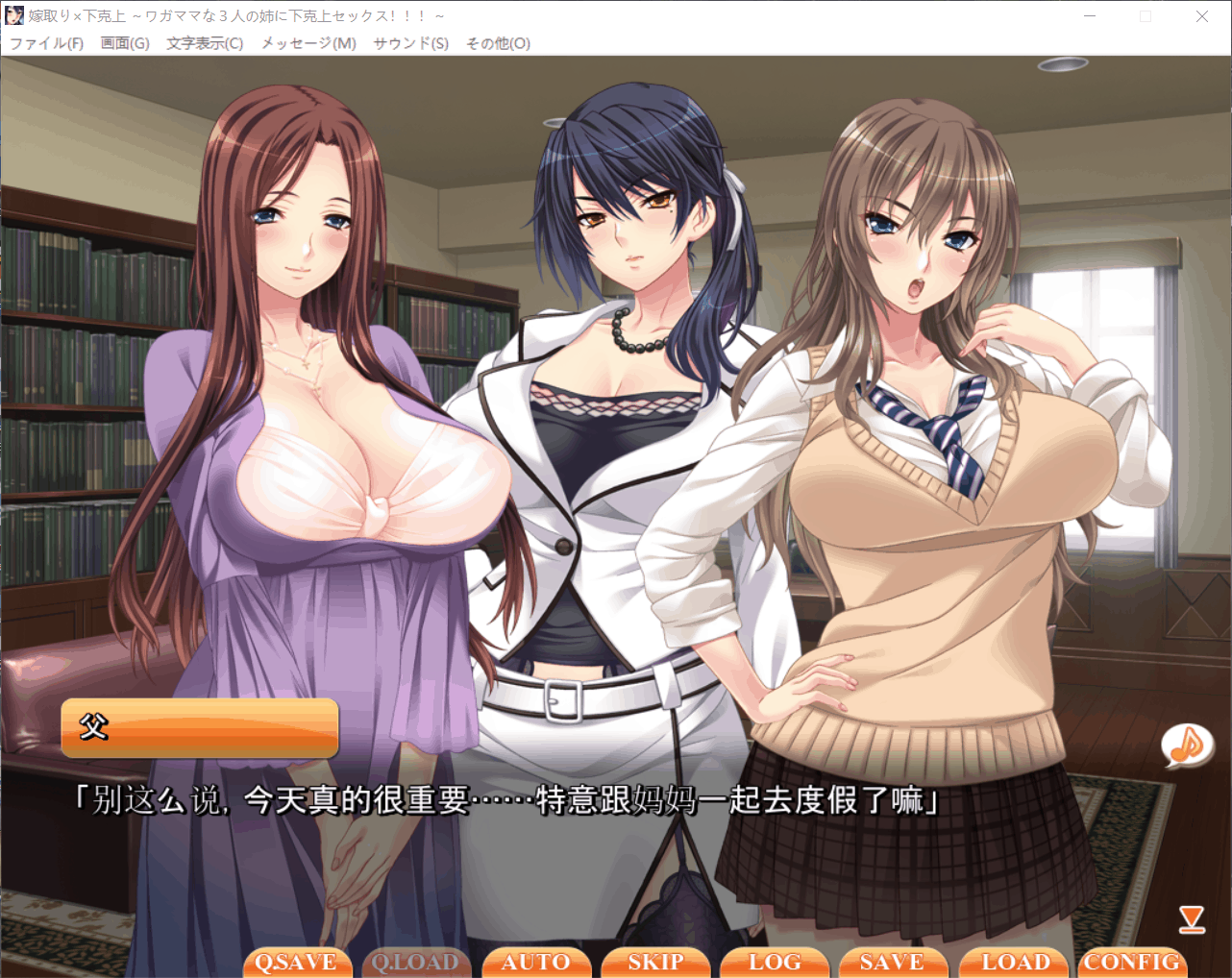Open the メッセージ(M) menu
Image resolution: width=1232 pixels, height=978 pixels.
tap(307, 43)
